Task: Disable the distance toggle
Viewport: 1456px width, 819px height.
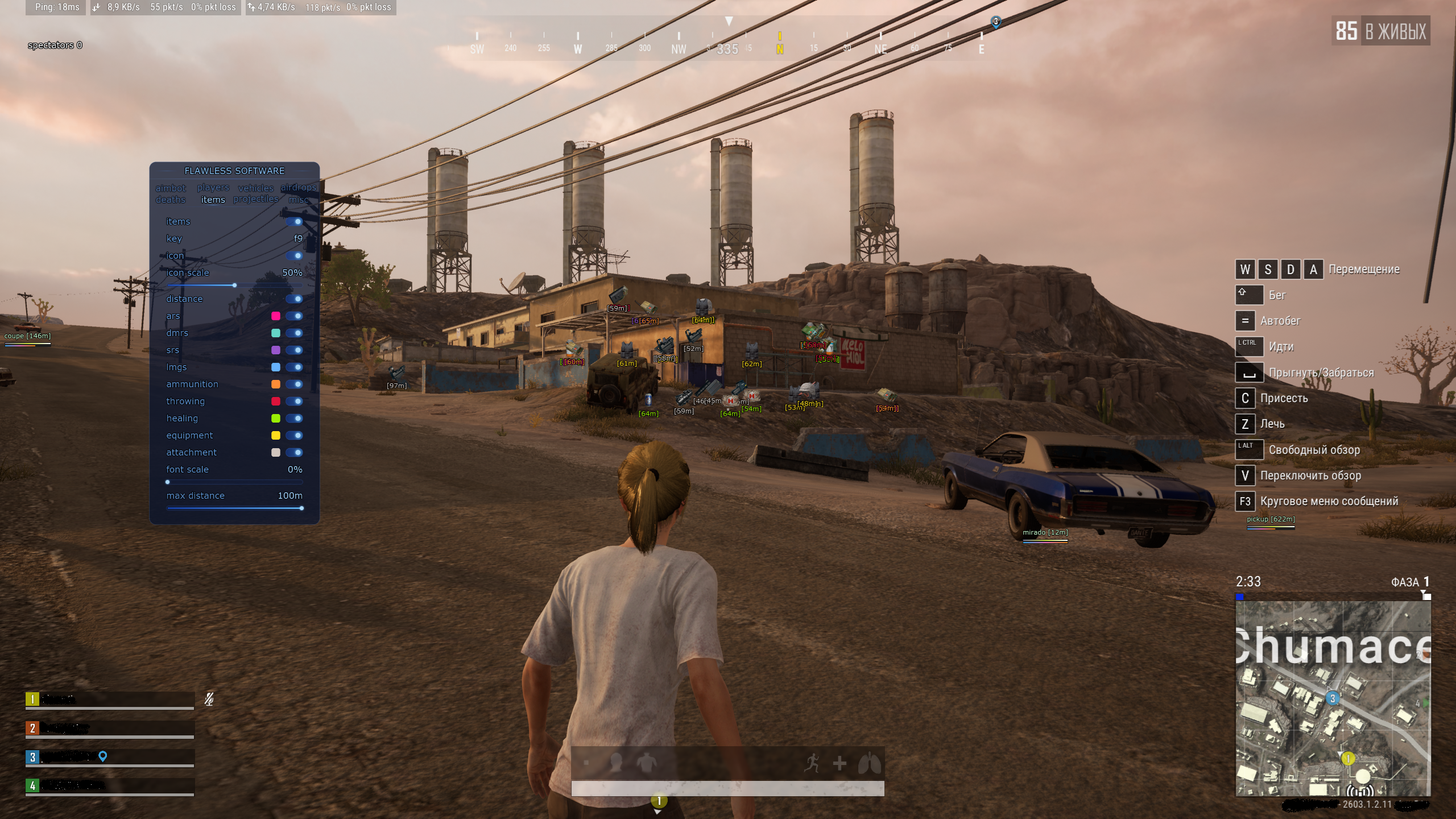Action: coord(294,299)
